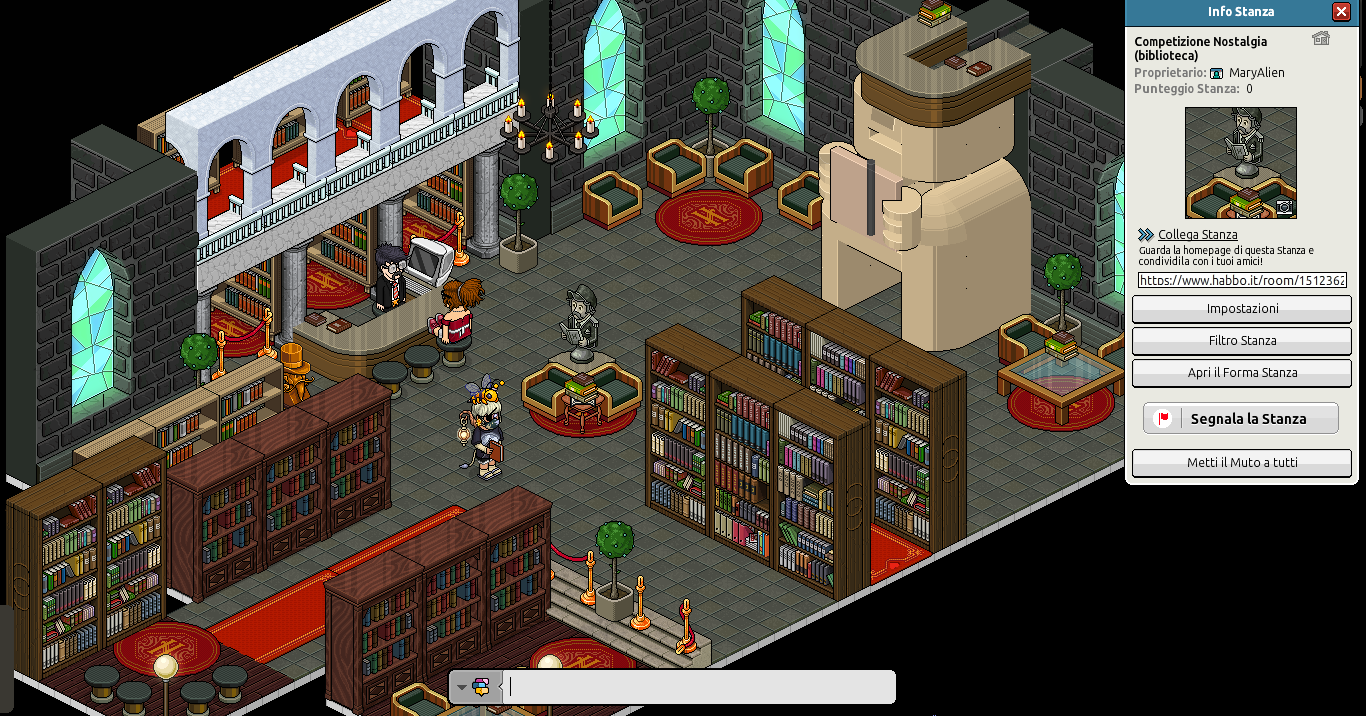This screenshot has height=716, width=1366.
Task: Focus the chat text input bar
Action: click(700, 687)
